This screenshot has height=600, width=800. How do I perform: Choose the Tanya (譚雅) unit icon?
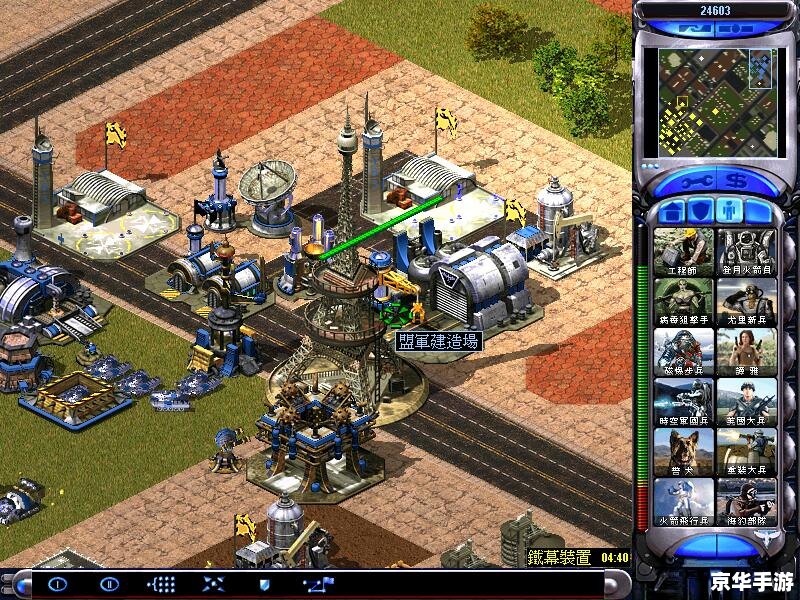[x=746, y=351]
